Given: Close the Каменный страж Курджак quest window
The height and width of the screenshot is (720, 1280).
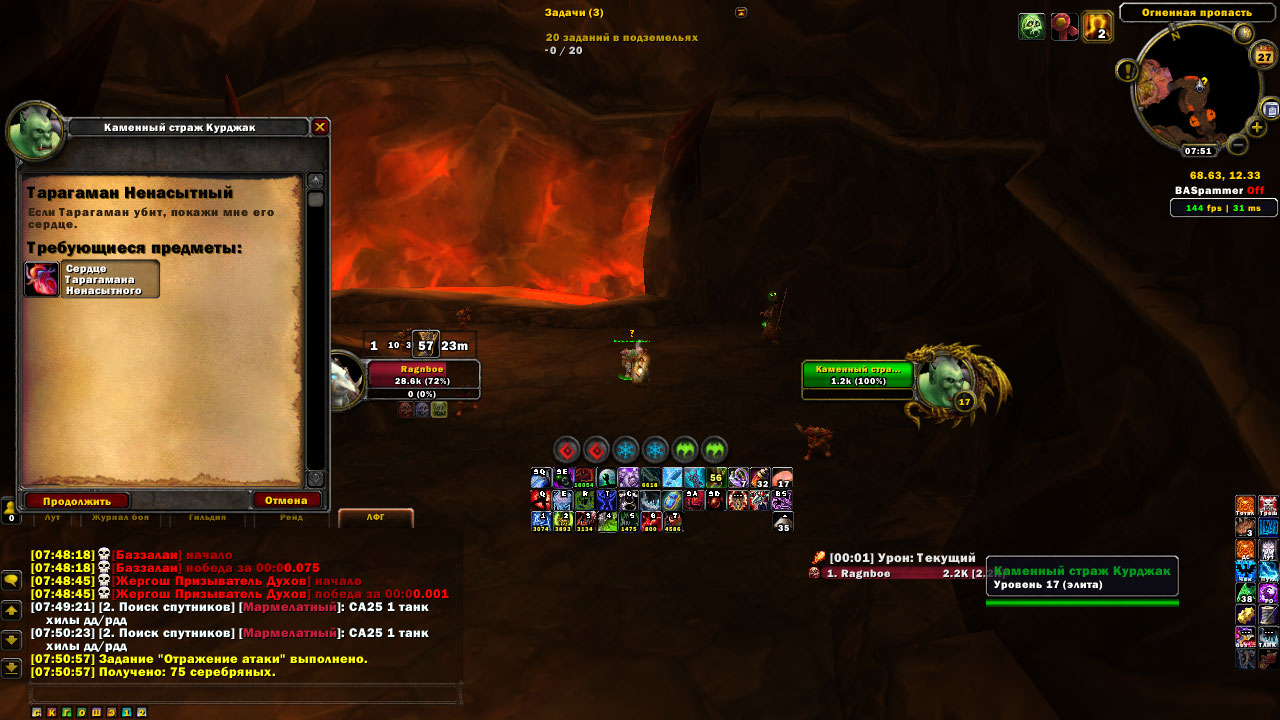Looking at the screenshot, I should [320, 127].
